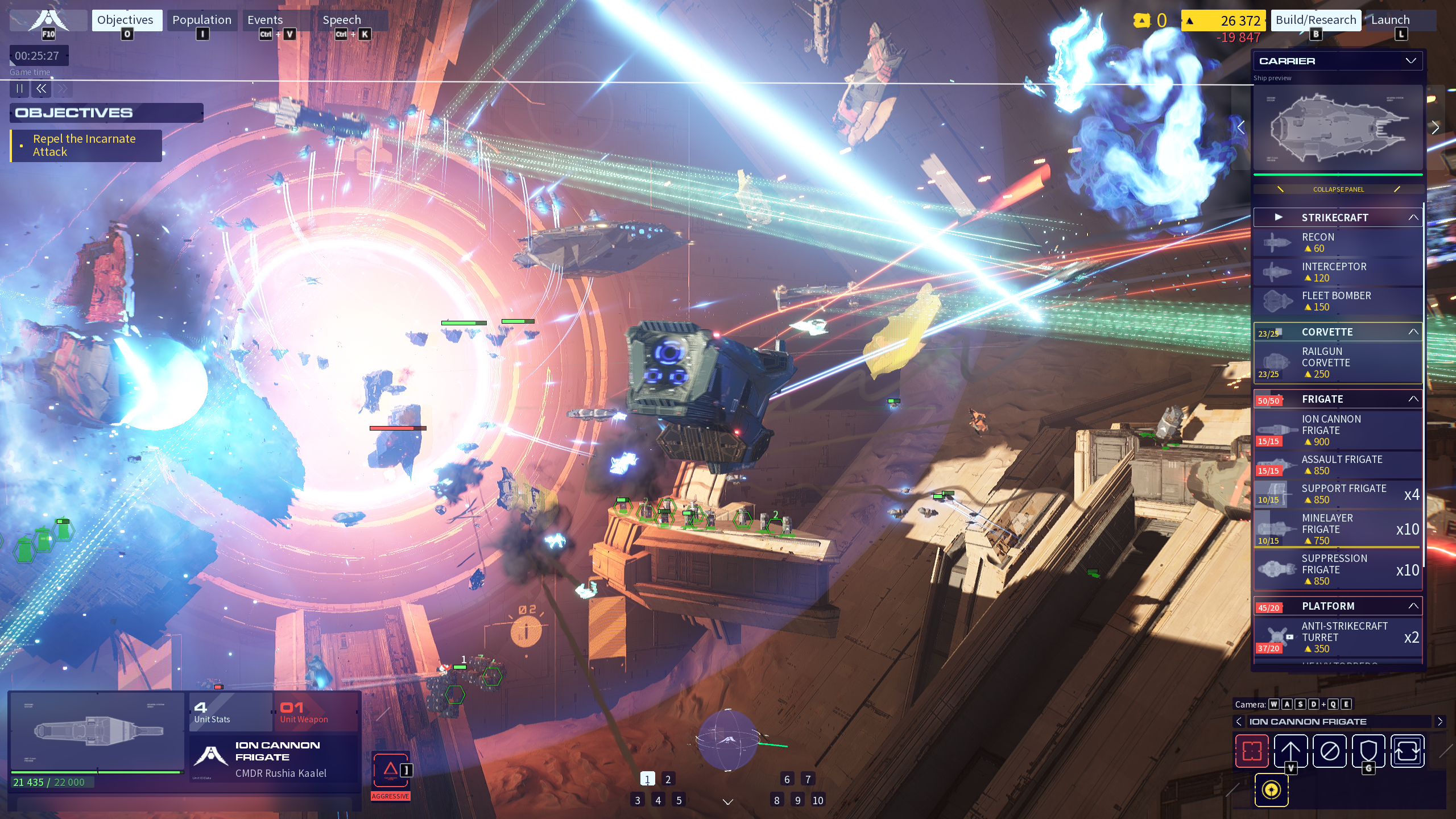The image size is (1456, 819).
Task: Open the Speech panel
Action: pos(342,20)
